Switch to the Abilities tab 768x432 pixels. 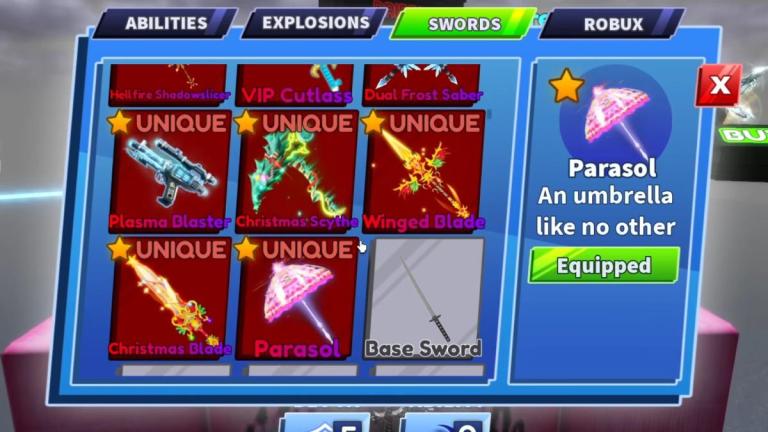click(x=166, y=23)
